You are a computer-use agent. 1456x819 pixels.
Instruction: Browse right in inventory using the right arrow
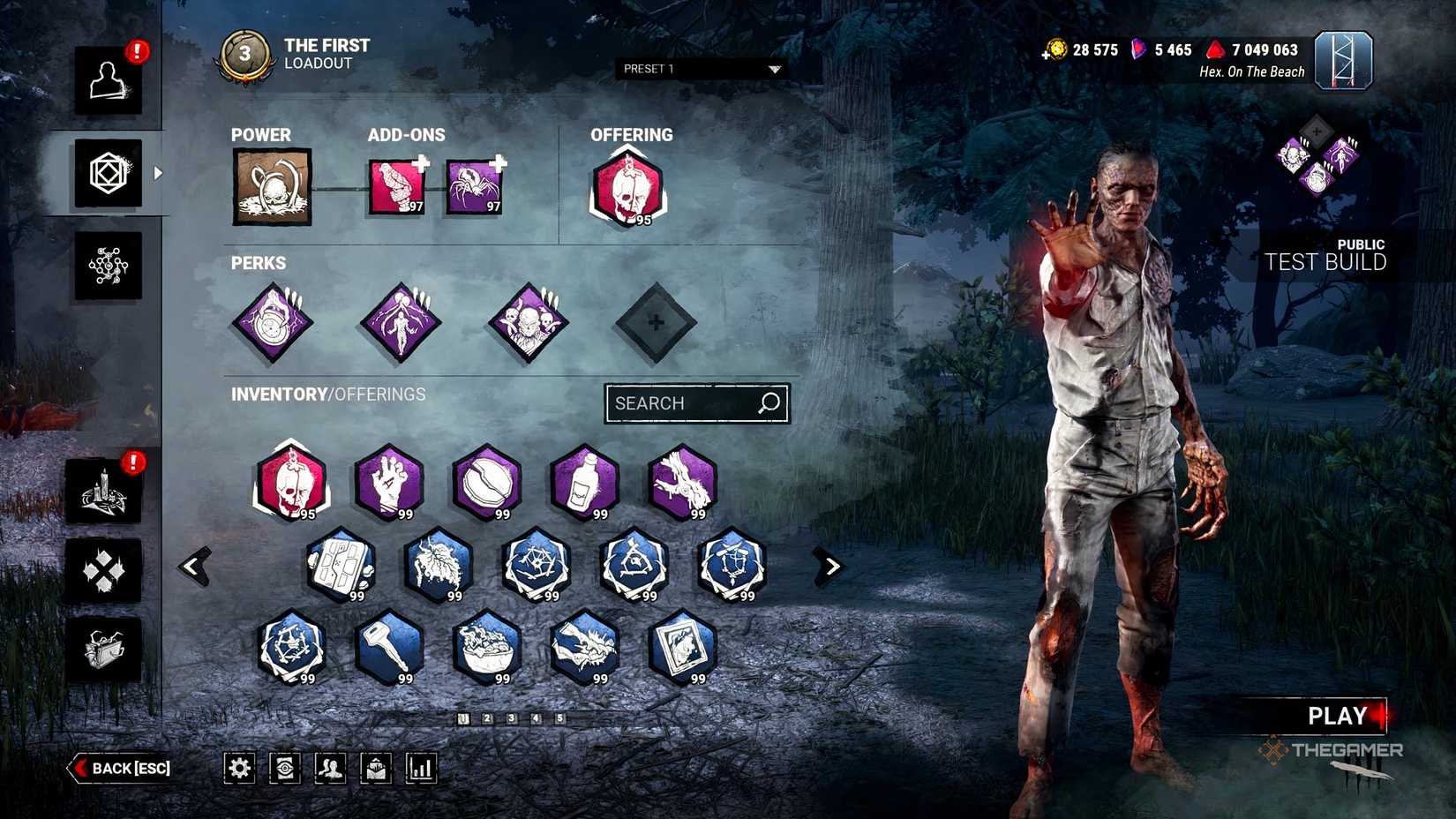point(830,566)
